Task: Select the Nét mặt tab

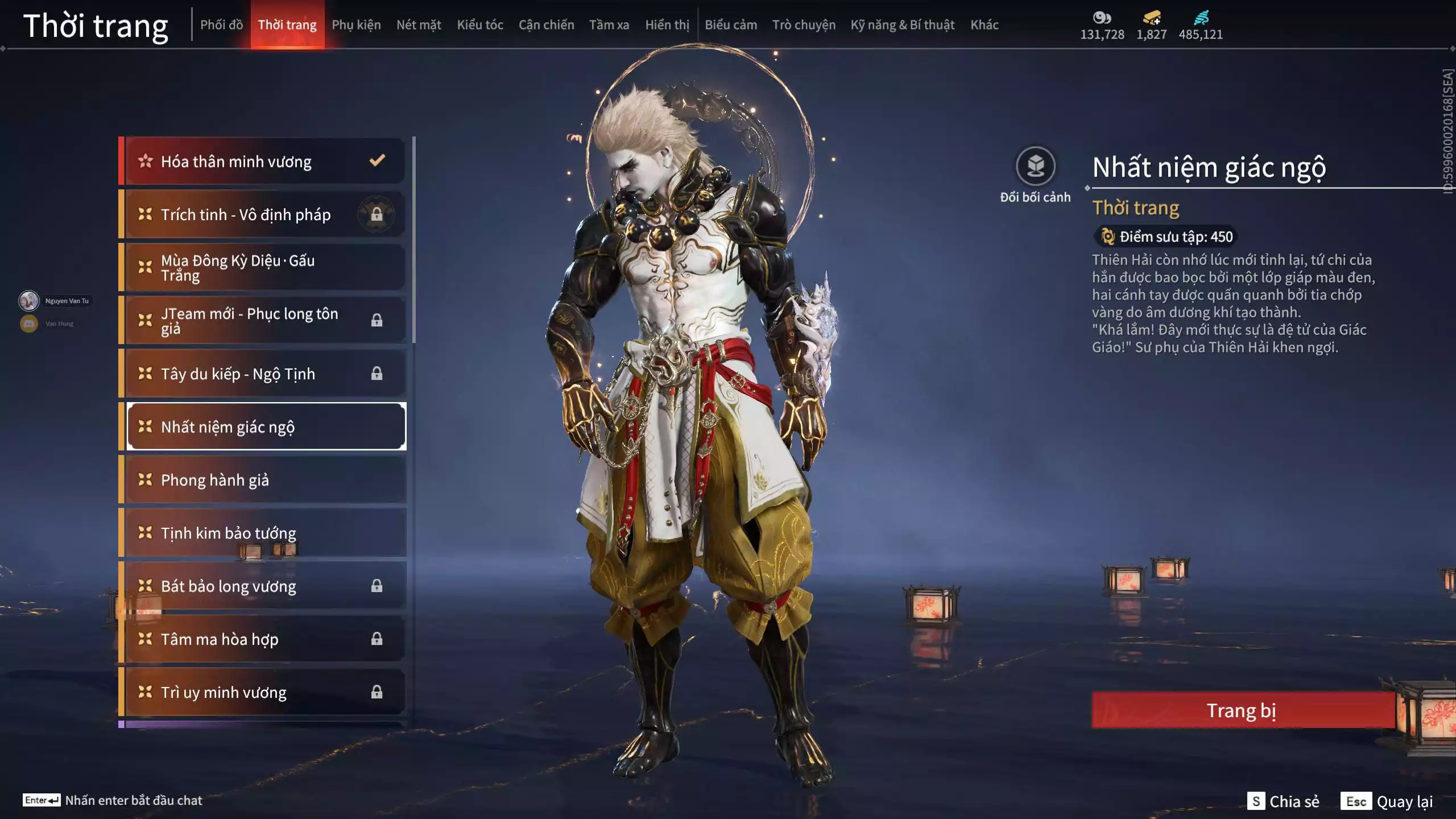Action: click(x=419, y=24)
